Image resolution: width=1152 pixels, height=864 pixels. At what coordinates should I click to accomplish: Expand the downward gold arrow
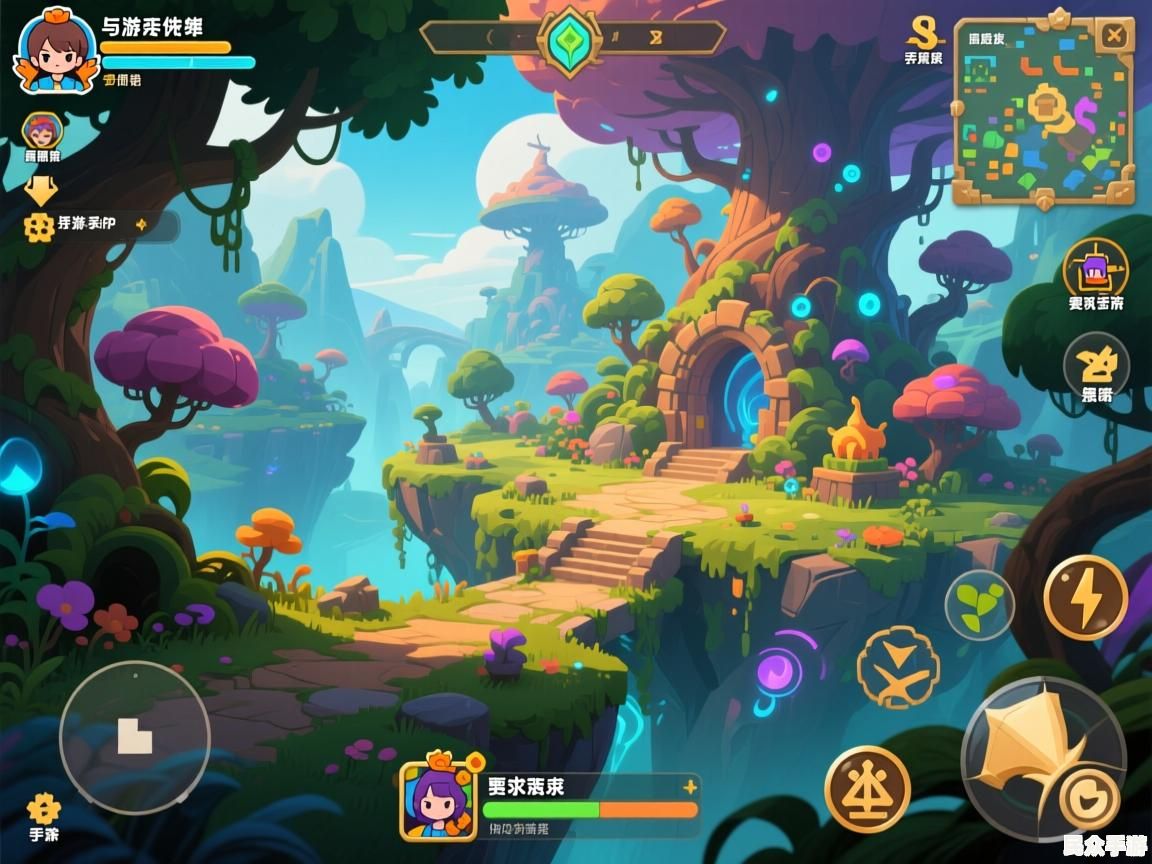tap(41, 189)
